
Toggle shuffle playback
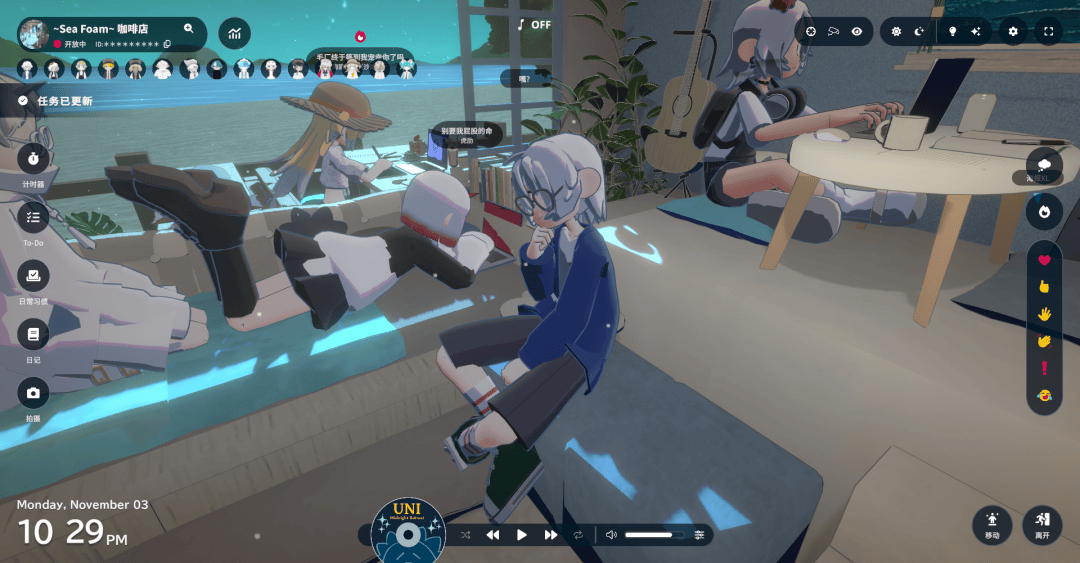[x=465, y=535]
